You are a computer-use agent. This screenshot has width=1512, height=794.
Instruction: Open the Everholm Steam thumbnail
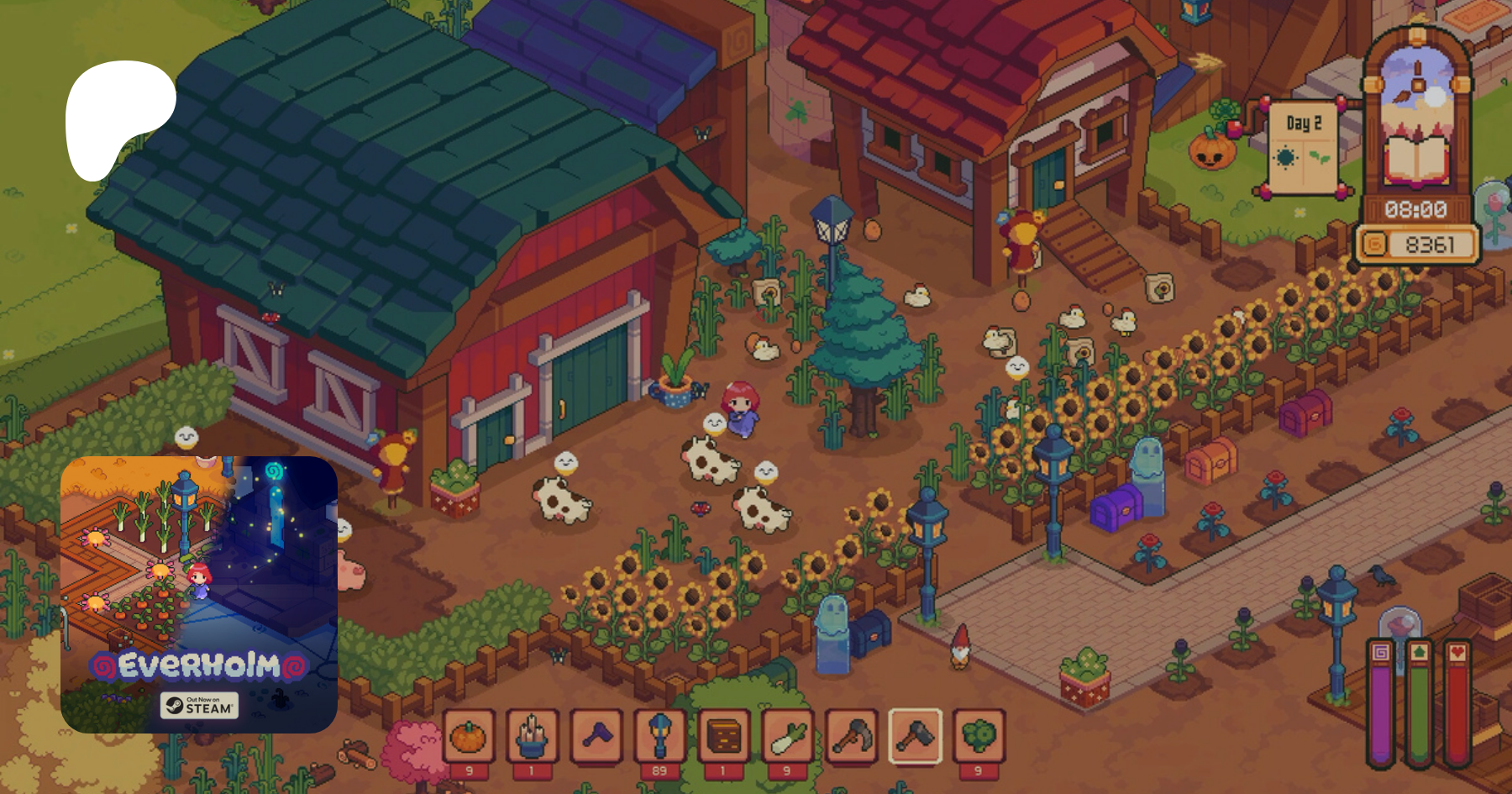[x=199, y=594]
